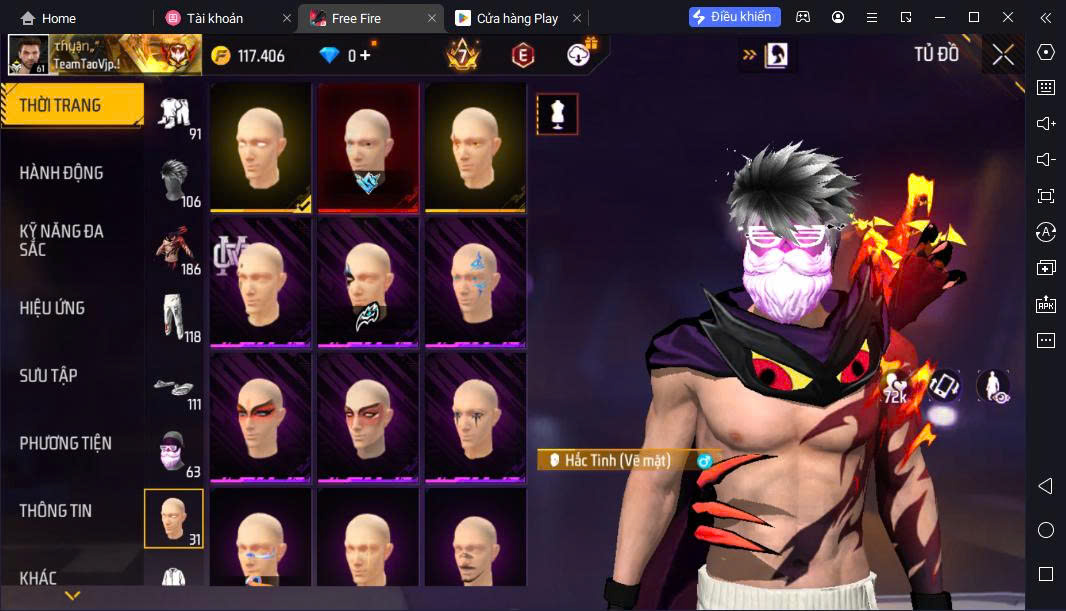Select the face paint with red eye makeup

pyautogui.click(x=260, y=416)
